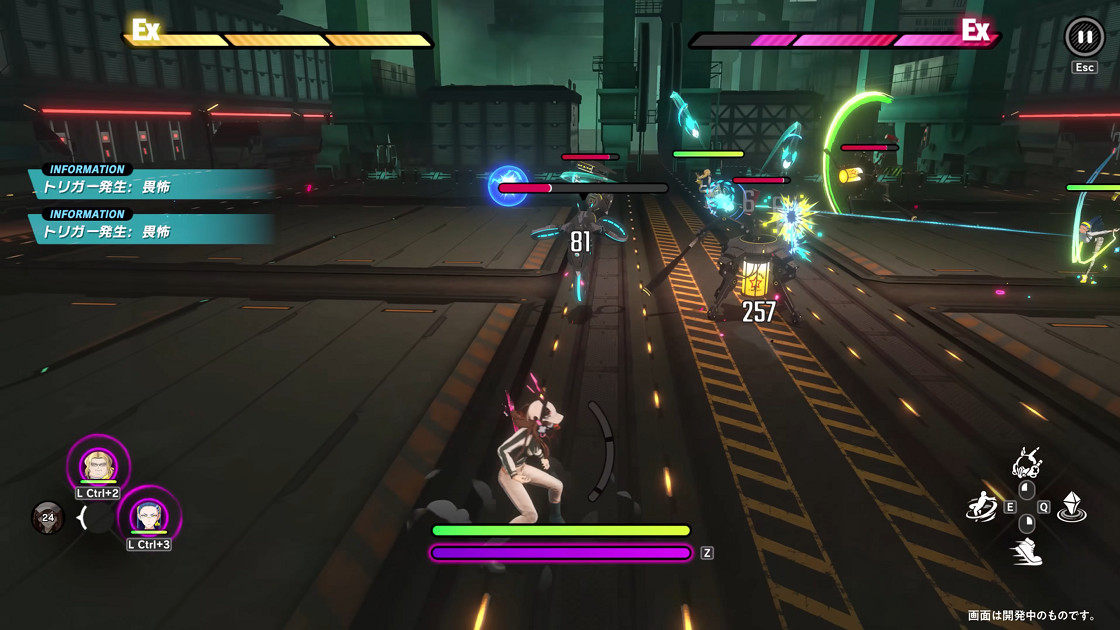
Task: Trigger the crystal skill icon
Action: pos(1073,506)
